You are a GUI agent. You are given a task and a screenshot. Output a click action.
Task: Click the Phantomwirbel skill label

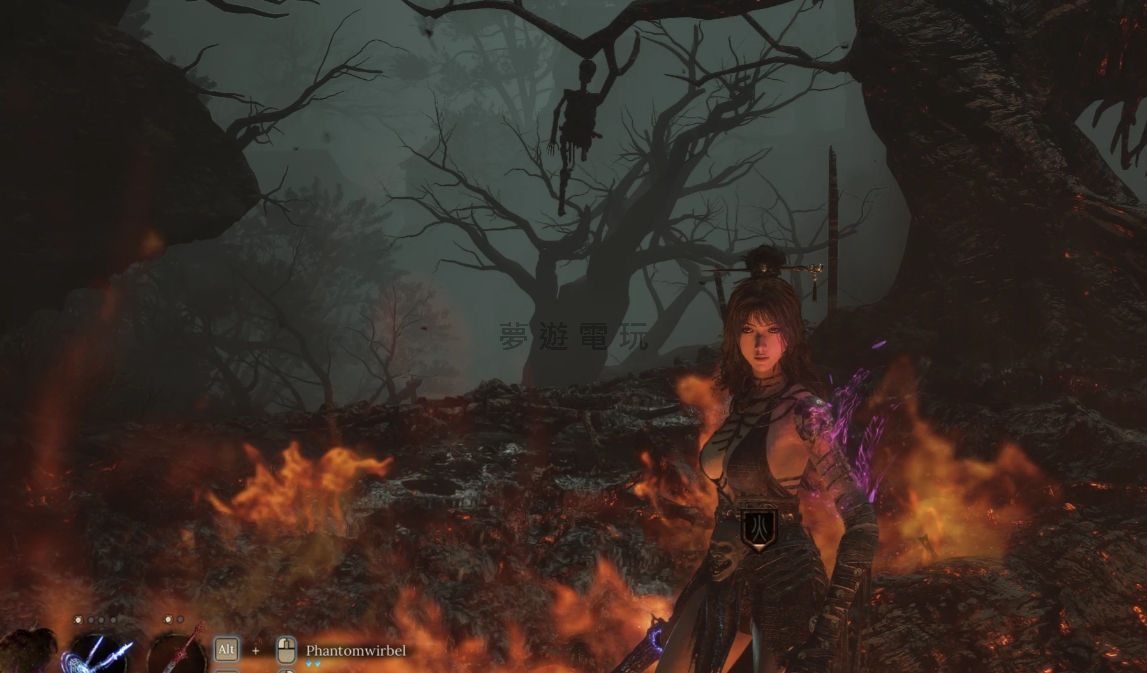356,651
